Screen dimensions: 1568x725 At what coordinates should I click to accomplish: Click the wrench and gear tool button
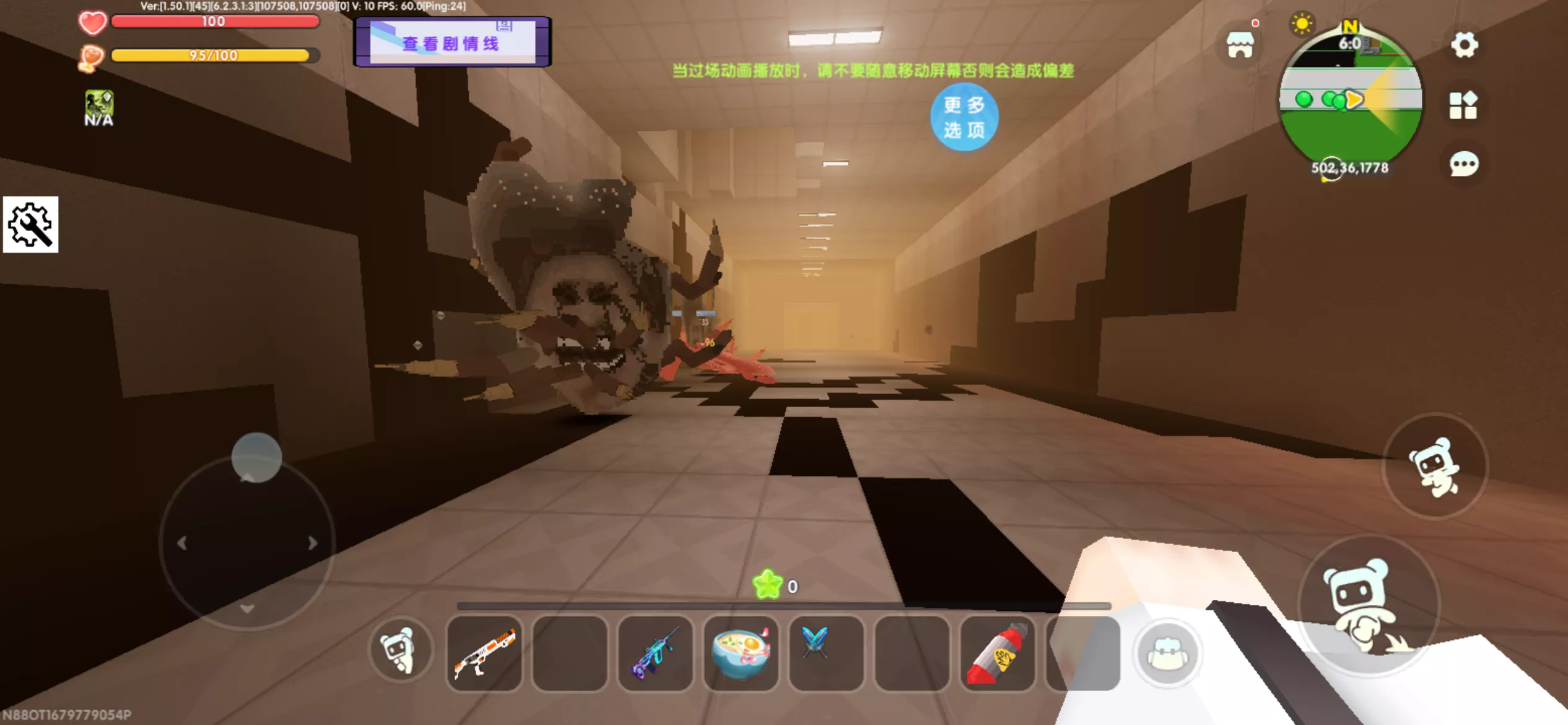30,224
